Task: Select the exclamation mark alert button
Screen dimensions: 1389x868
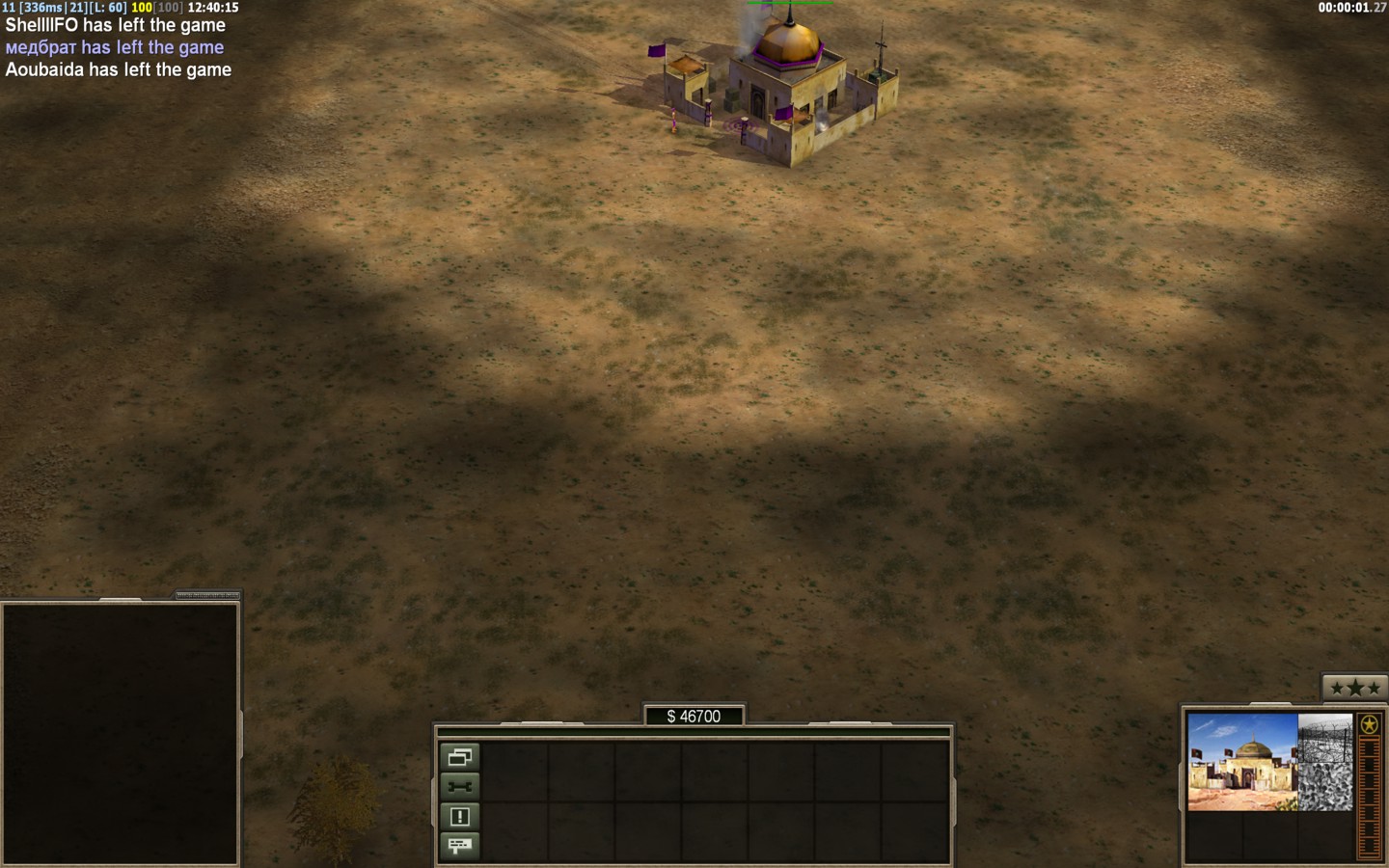Action: 459,817
